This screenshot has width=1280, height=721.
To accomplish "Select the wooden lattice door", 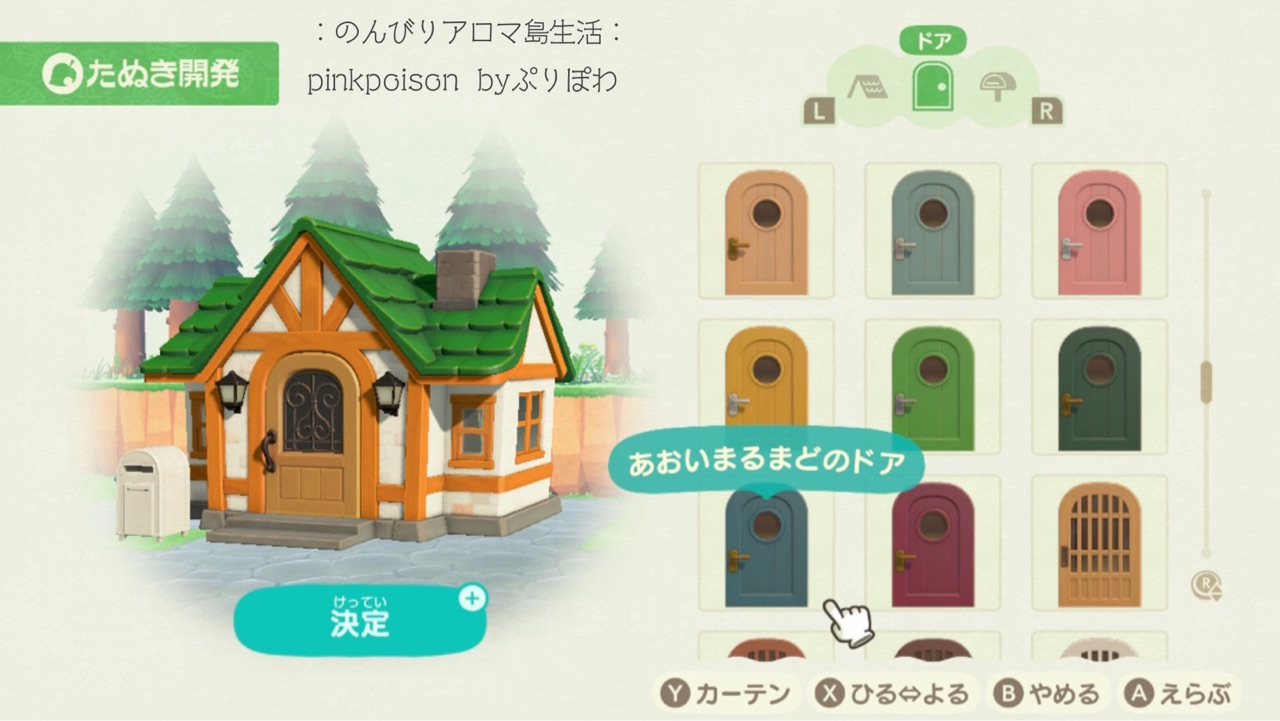I will coord(1098,547).
